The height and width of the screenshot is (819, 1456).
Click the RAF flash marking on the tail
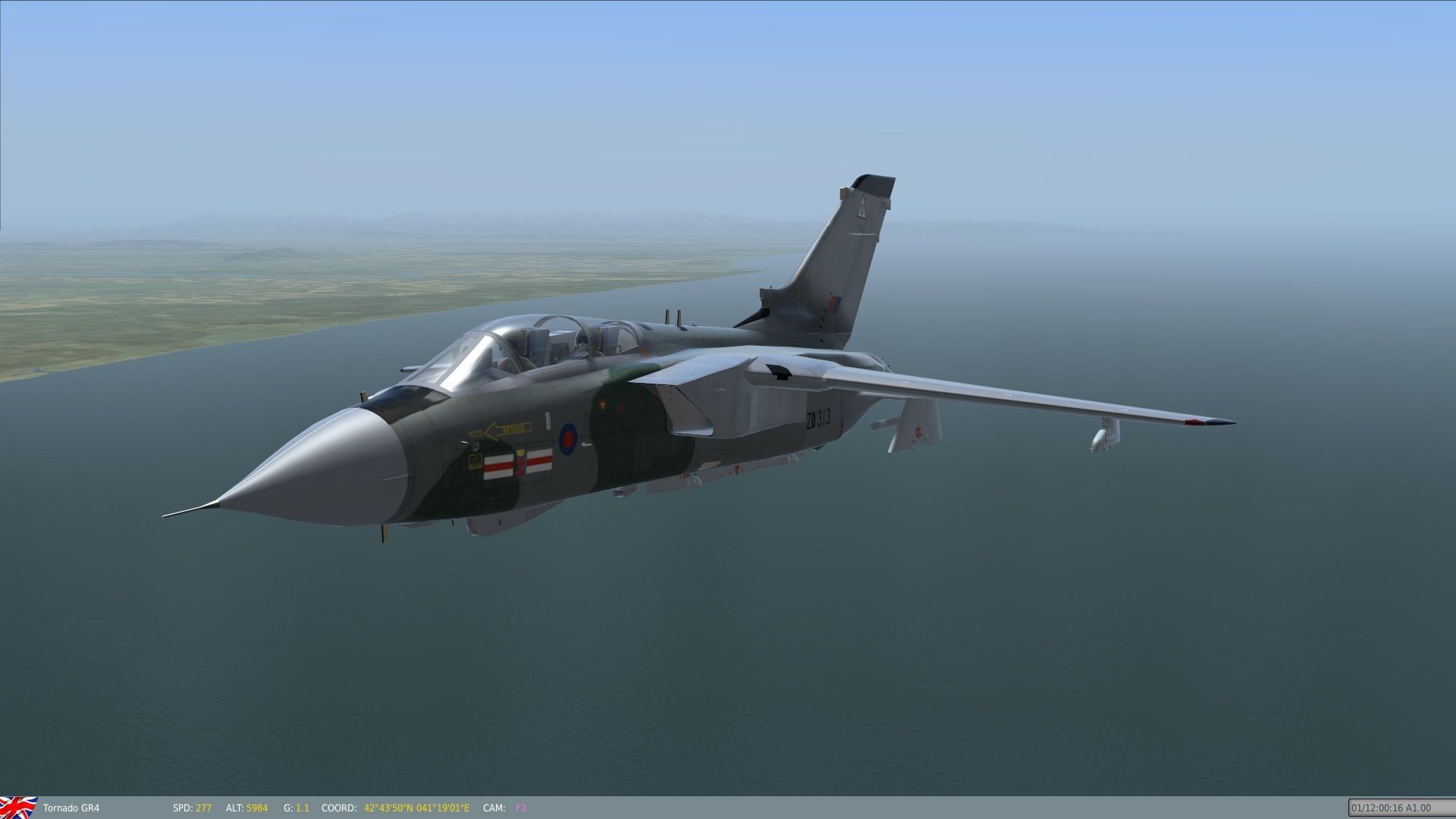(x=833, y=302)
